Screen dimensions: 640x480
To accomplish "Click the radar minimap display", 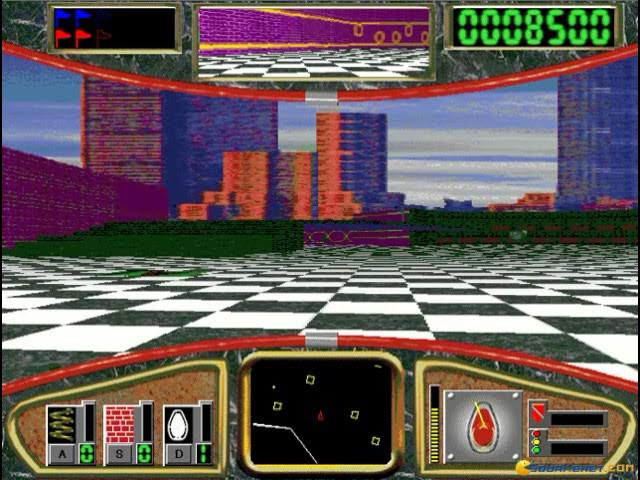I will click(319, 412).
